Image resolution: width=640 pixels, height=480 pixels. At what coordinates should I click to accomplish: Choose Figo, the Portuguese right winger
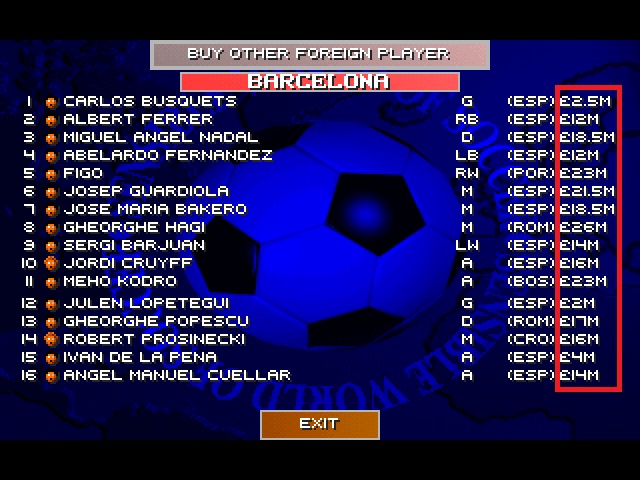82,173
